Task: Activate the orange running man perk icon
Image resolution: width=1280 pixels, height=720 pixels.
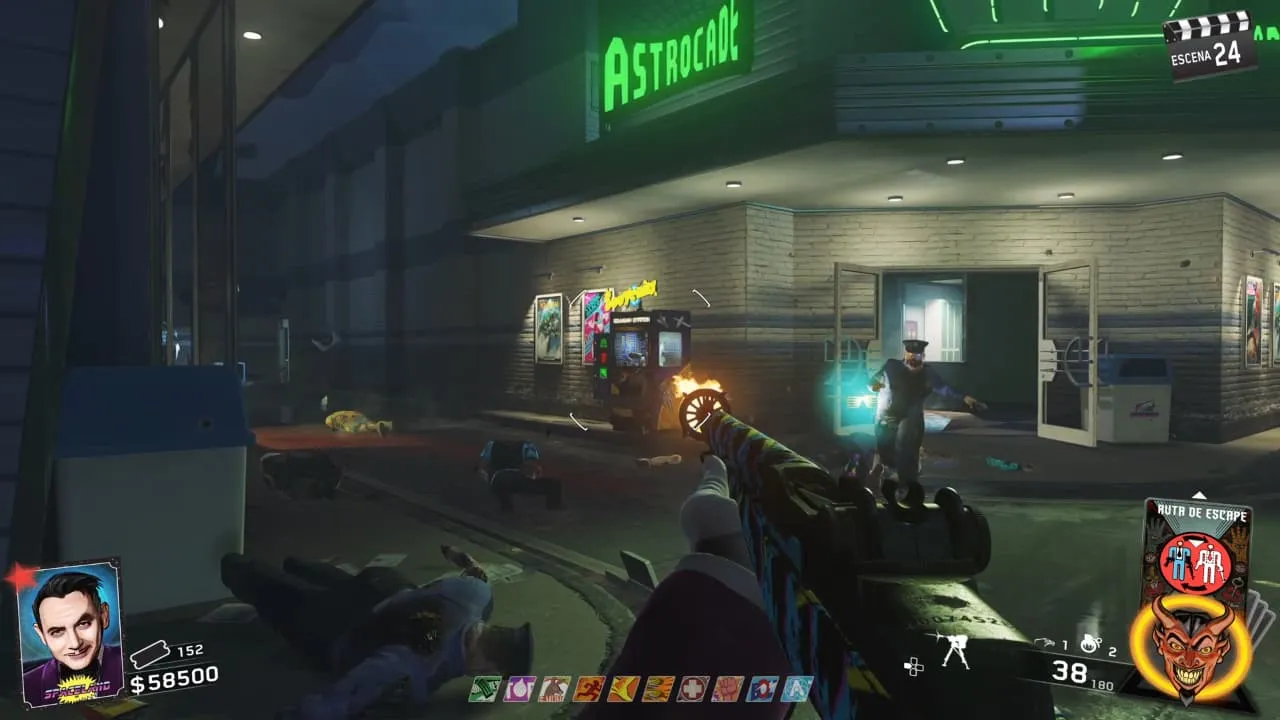Action: [587, 688]
